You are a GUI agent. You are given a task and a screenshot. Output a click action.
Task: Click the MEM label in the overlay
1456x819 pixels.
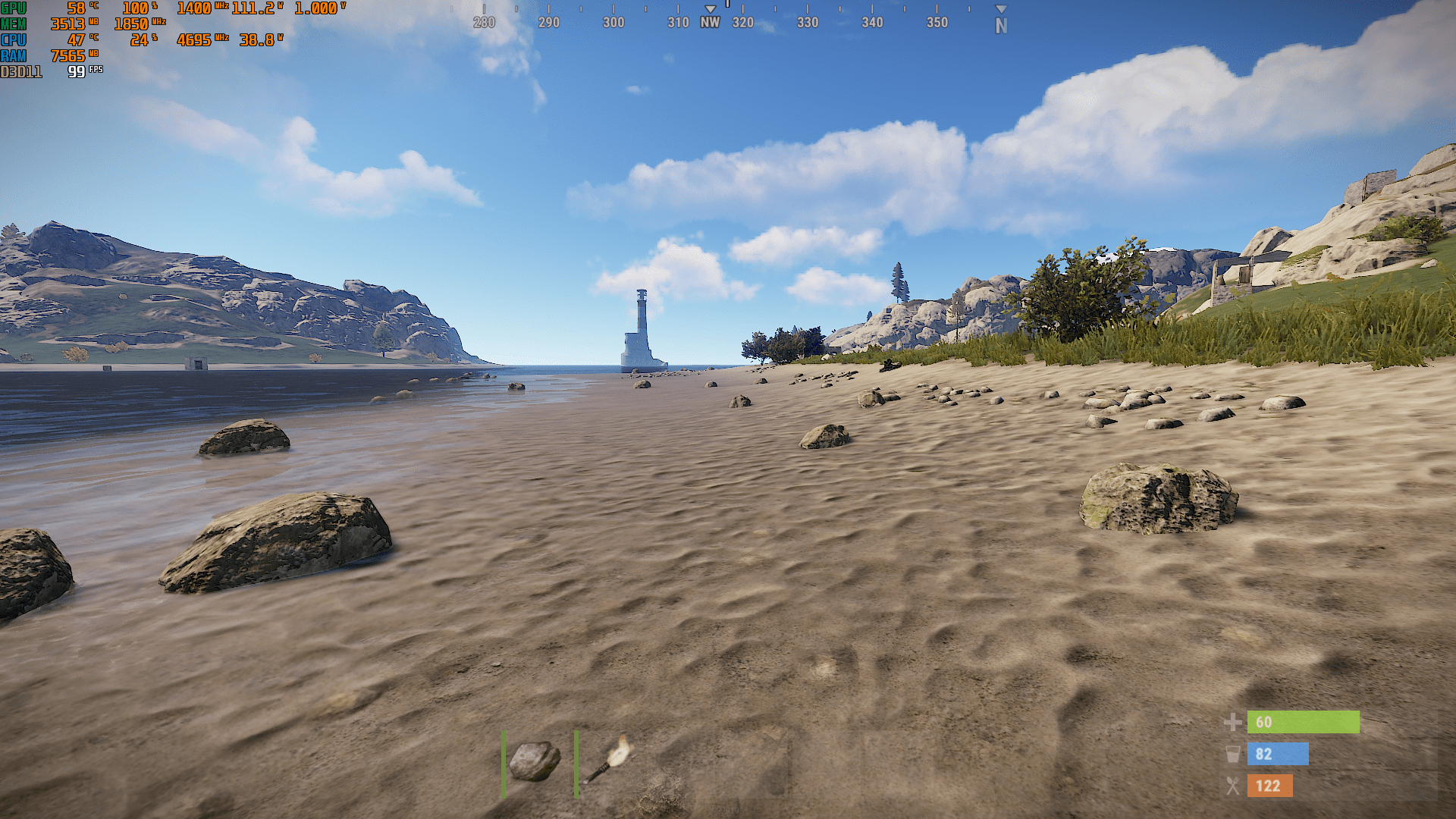pos(13,24)
